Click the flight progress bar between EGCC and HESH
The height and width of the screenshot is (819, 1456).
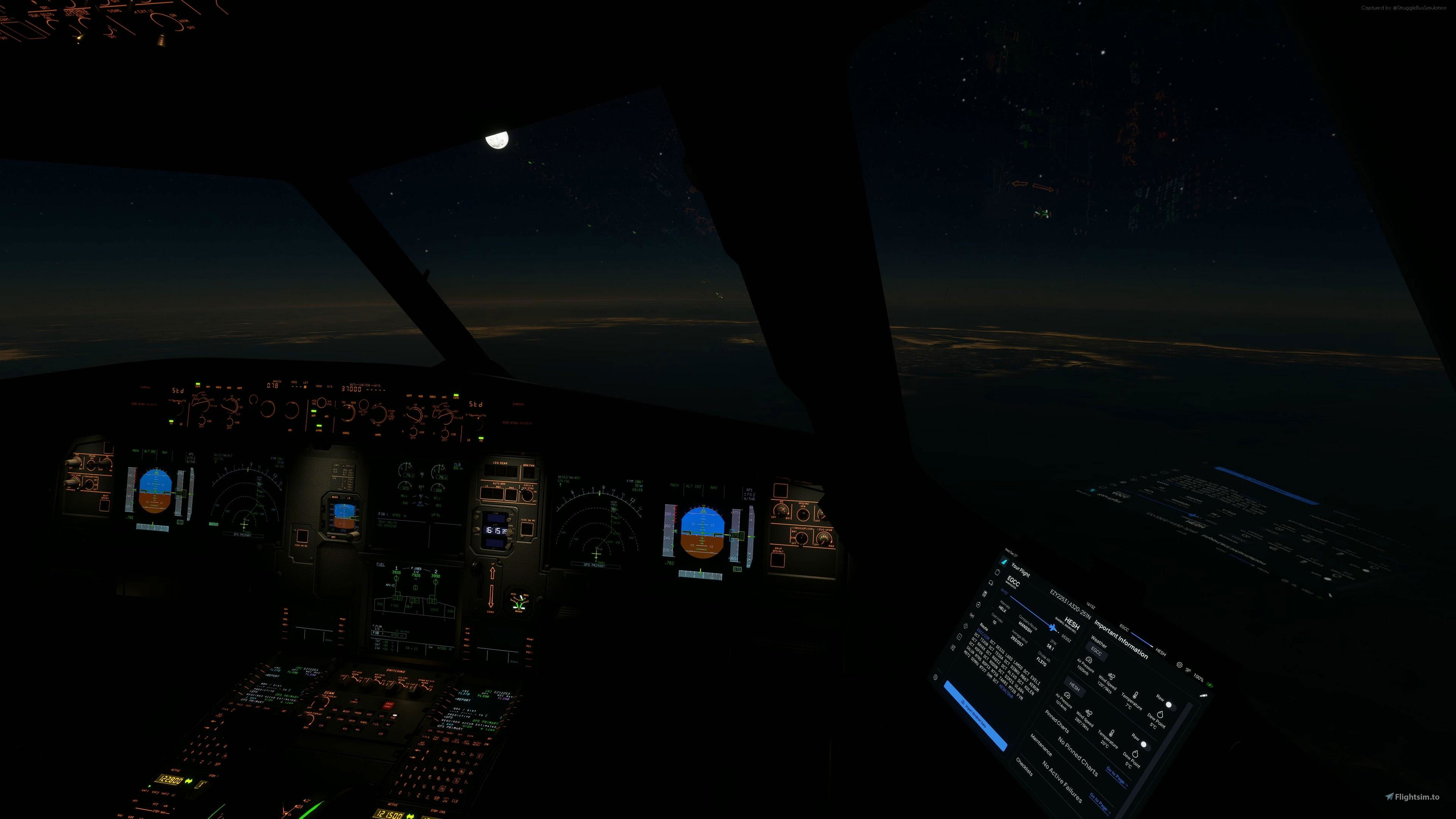pos(1031,612)
